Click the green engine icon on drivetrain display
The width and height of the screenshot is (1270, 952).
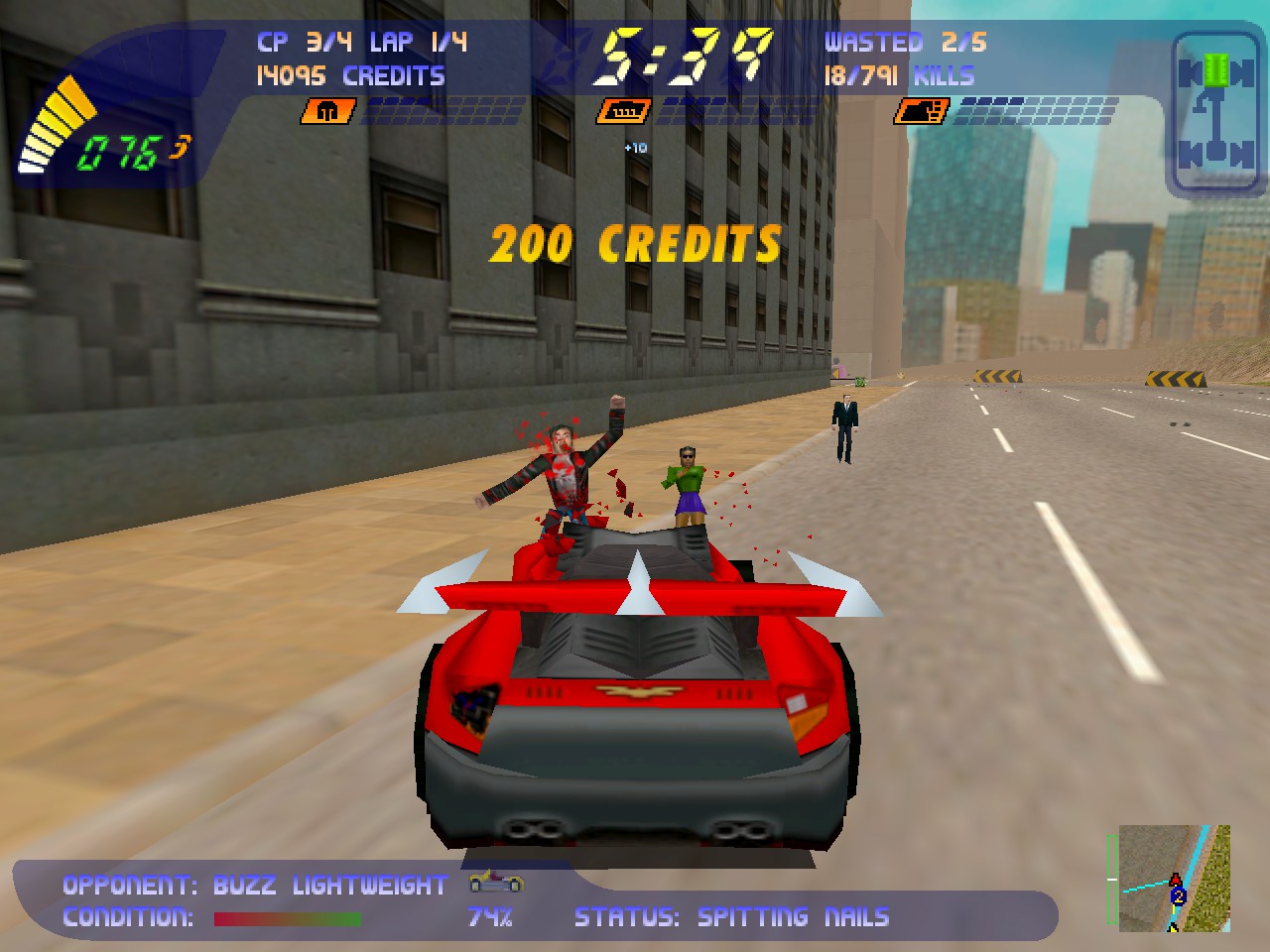coord(1214,69)
